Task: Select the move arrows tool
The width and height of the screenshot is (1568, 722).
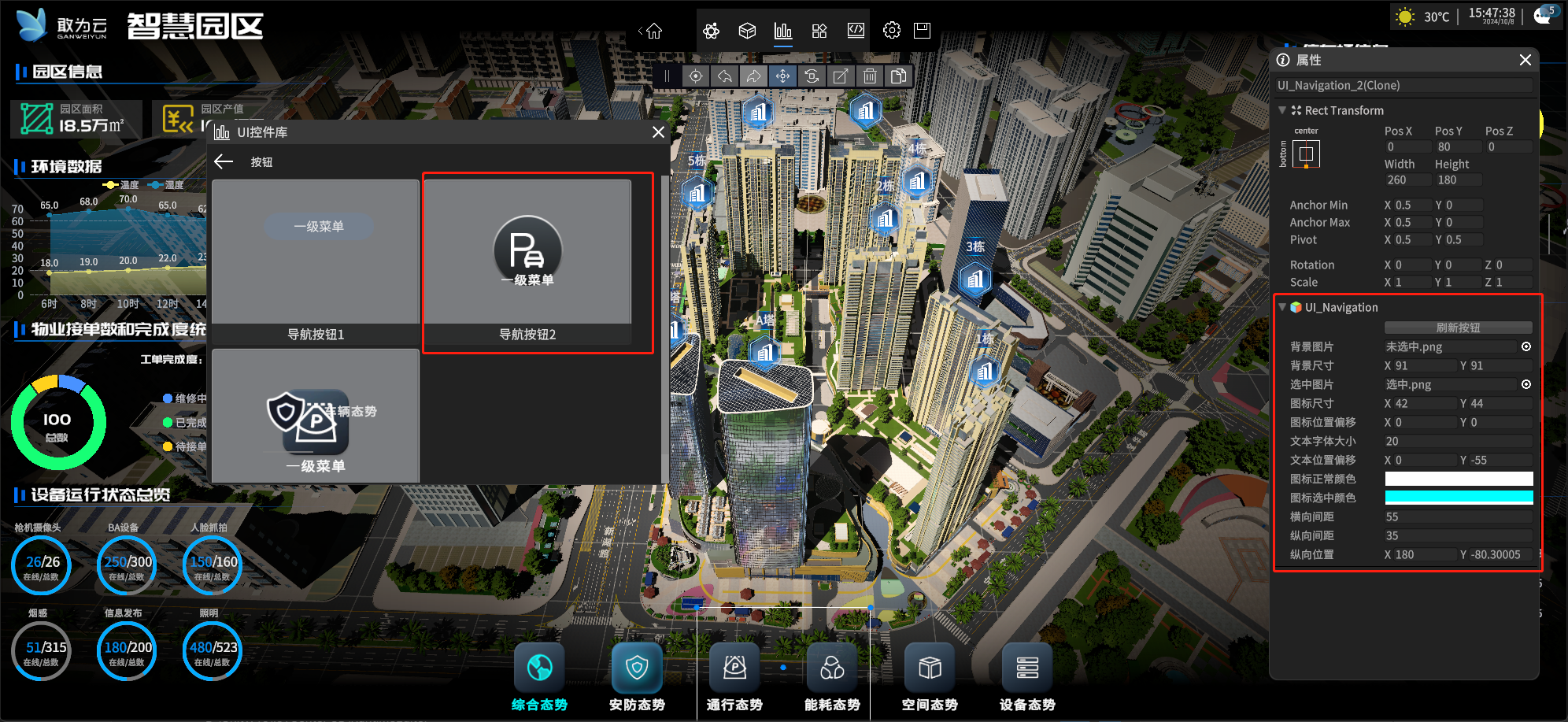Action: [782, 76]
